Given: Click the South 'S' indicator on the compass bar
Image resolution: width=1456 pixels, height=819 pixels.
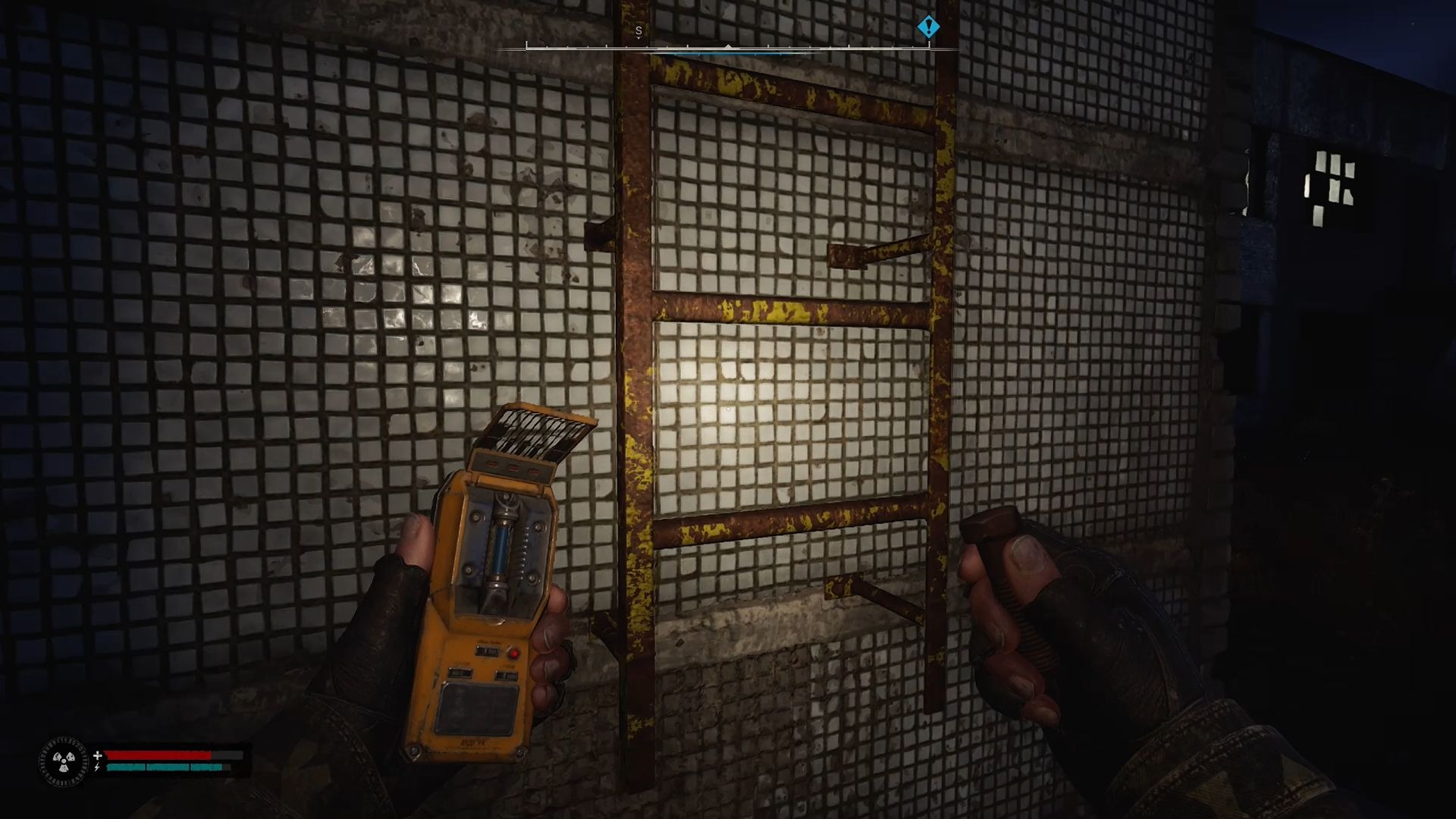Looking at the screenshot, I should [x=638, y=31].
